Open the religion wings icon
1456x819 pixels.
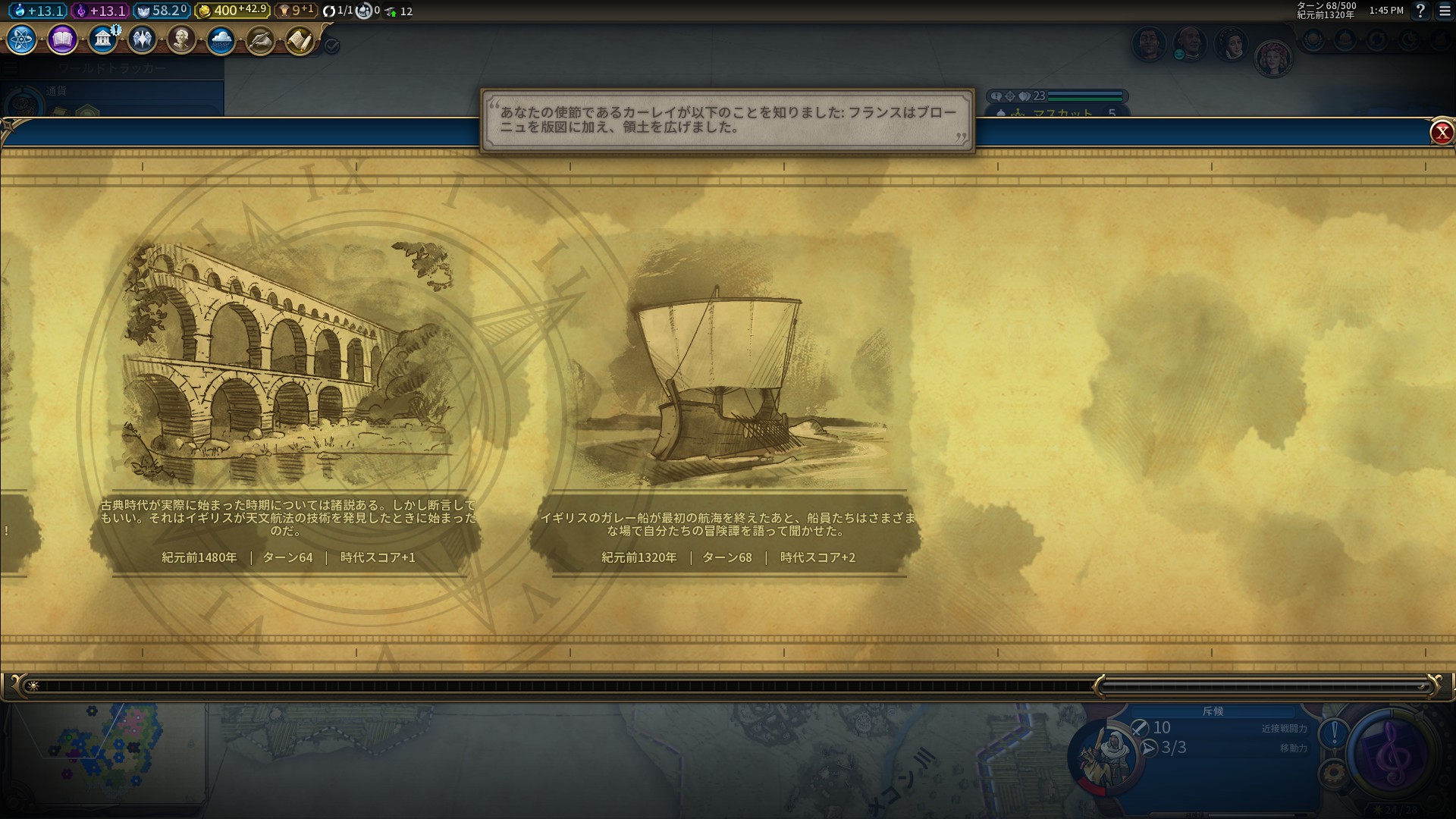pos(142,39)
